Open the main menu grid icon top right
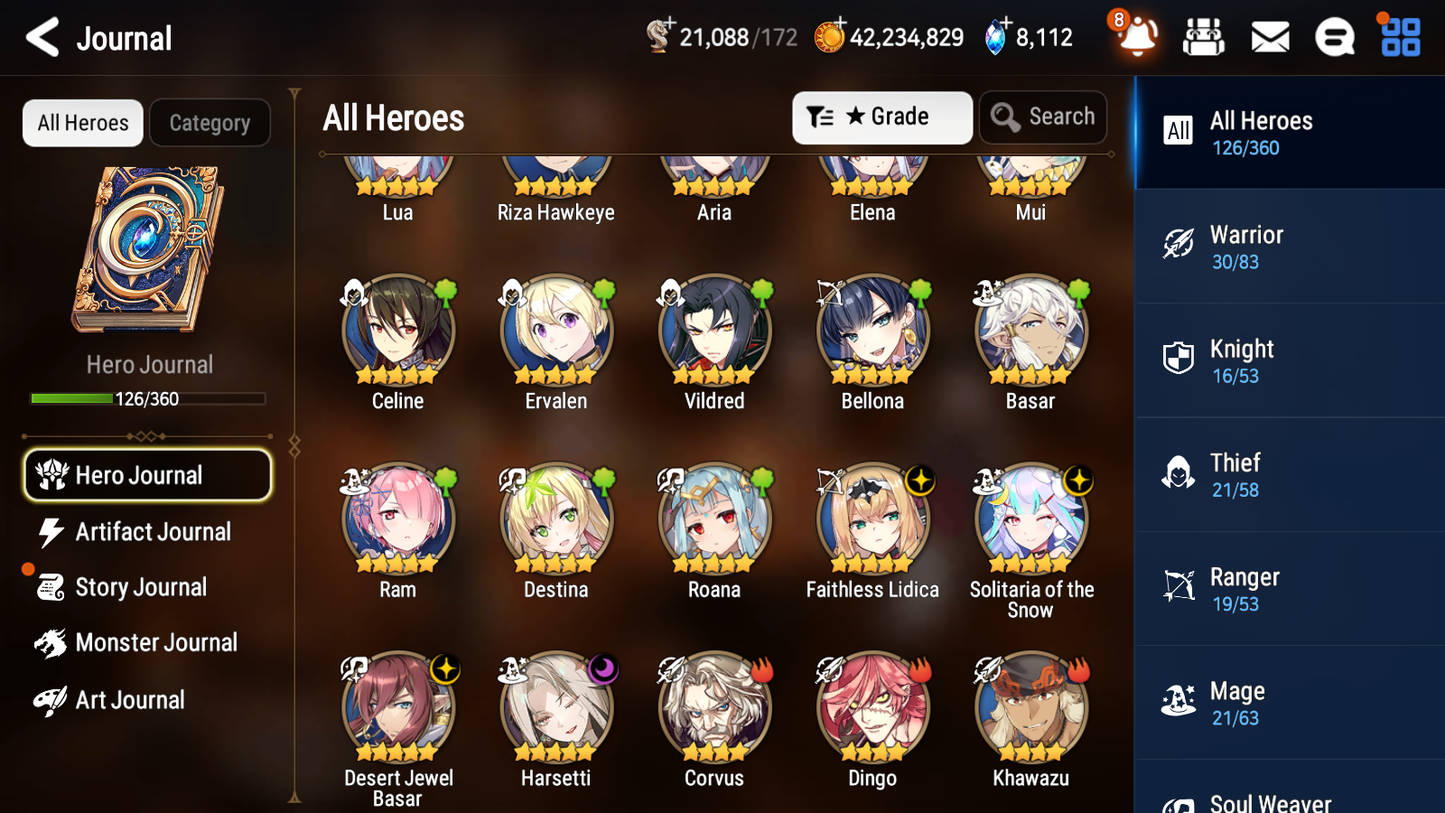Image resolution: width=1445 pixels, height=813 pixels. 1399,36
